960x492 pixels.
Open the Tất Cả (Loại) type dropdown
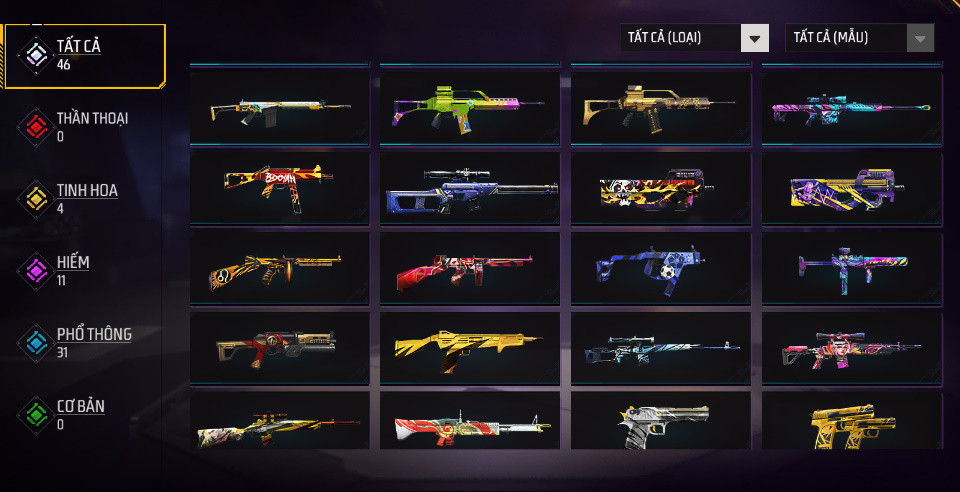pos(694,38)
